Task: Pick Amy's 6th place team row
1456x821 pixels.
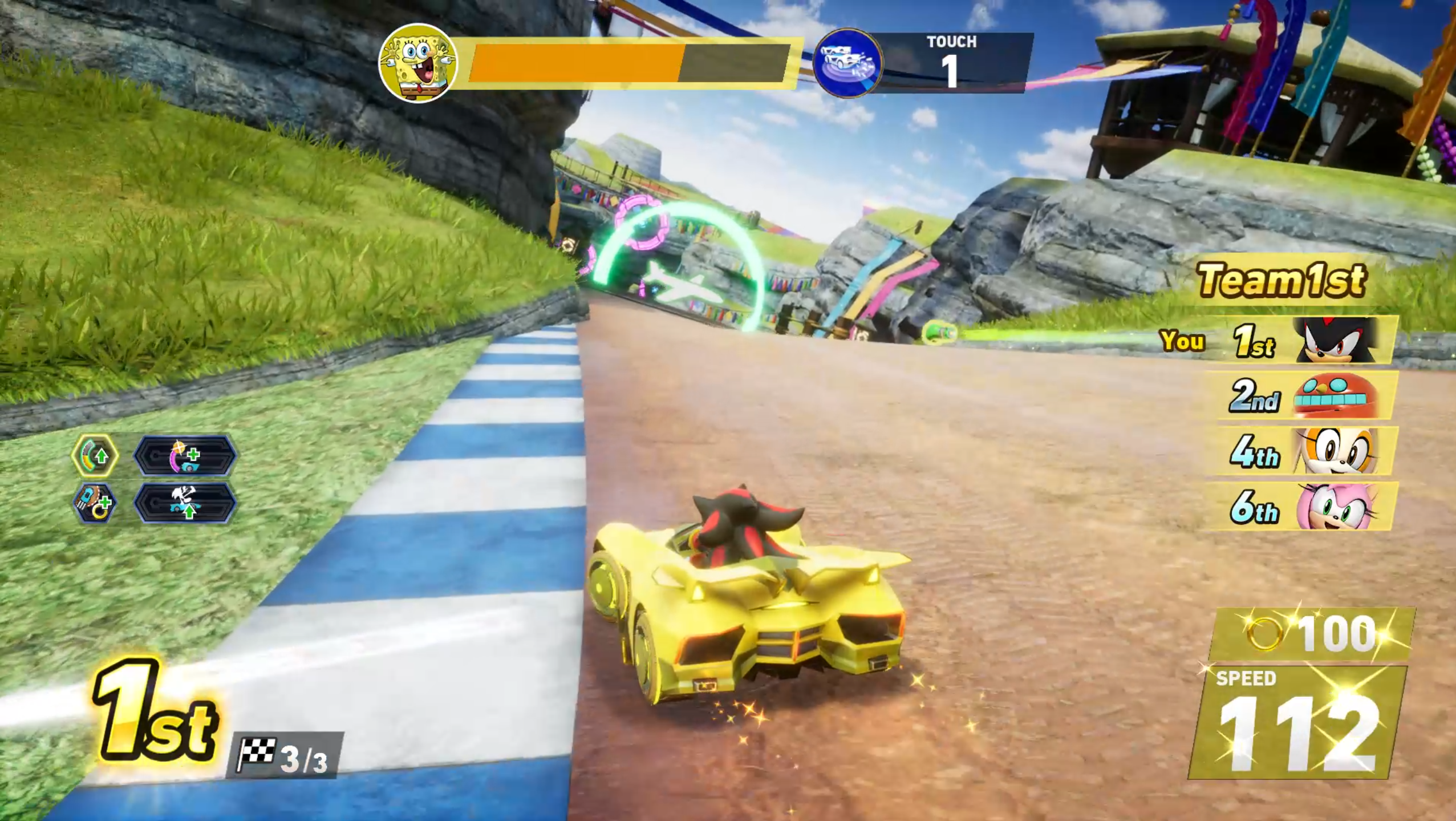Action: (1306, 506)
